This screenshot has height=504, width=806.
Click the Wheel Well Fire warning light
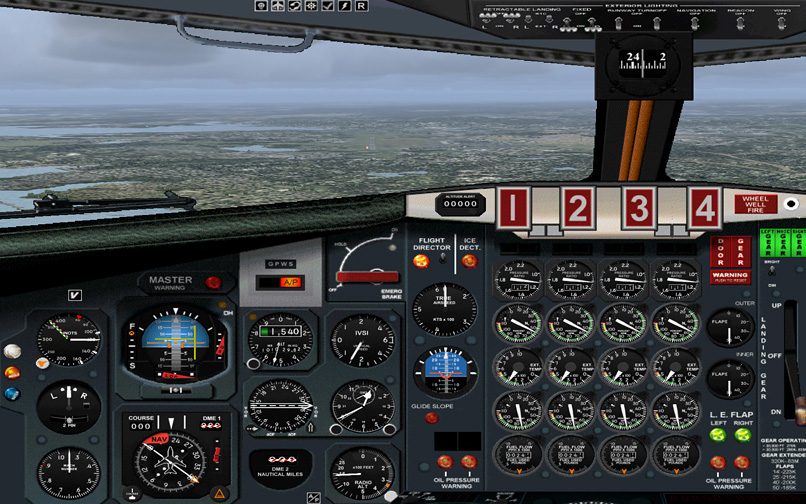pyautogui.click(x=755, y=204)
